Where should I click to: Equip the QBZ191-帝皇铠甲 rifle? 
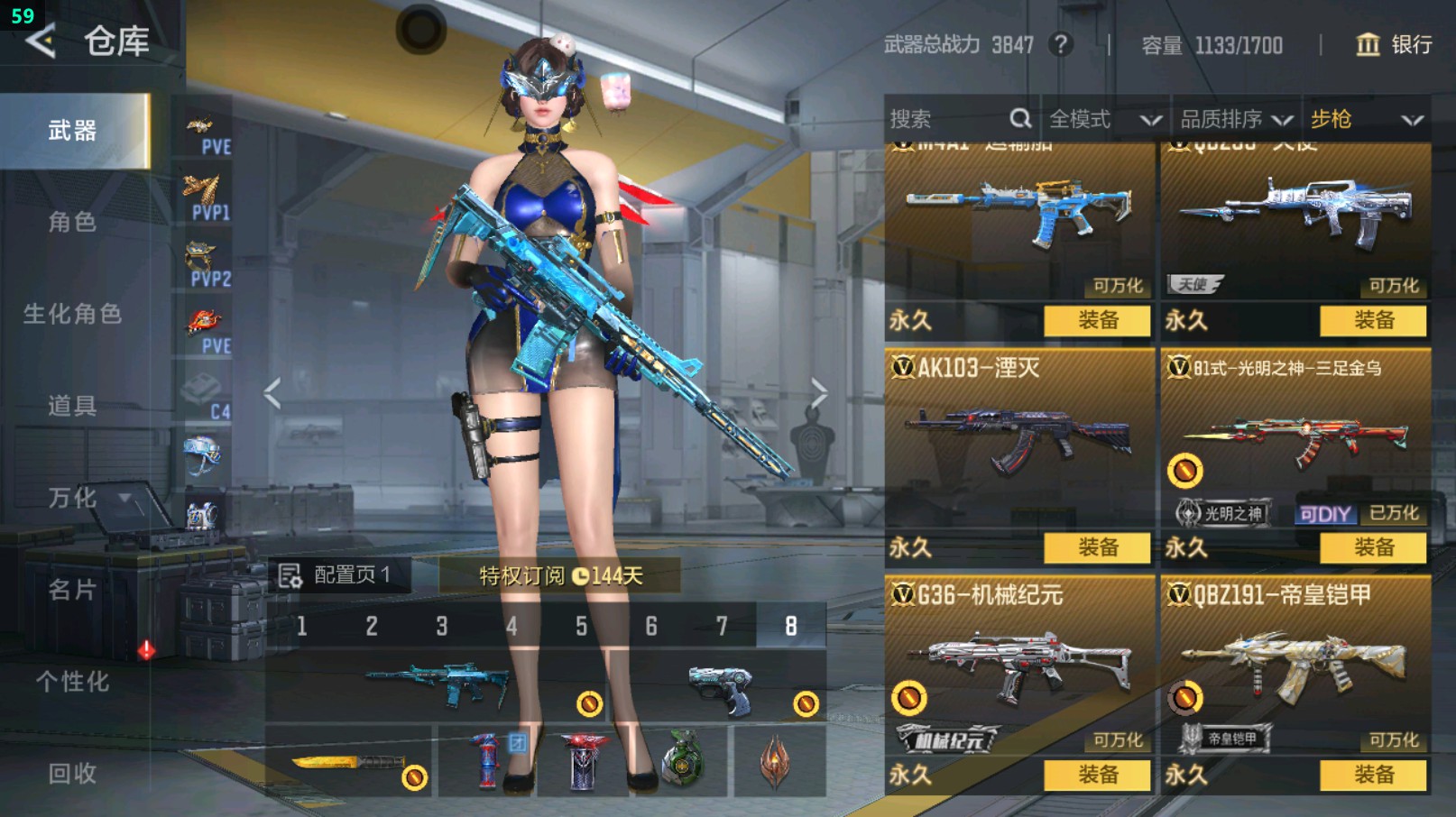click(1373, 775)
